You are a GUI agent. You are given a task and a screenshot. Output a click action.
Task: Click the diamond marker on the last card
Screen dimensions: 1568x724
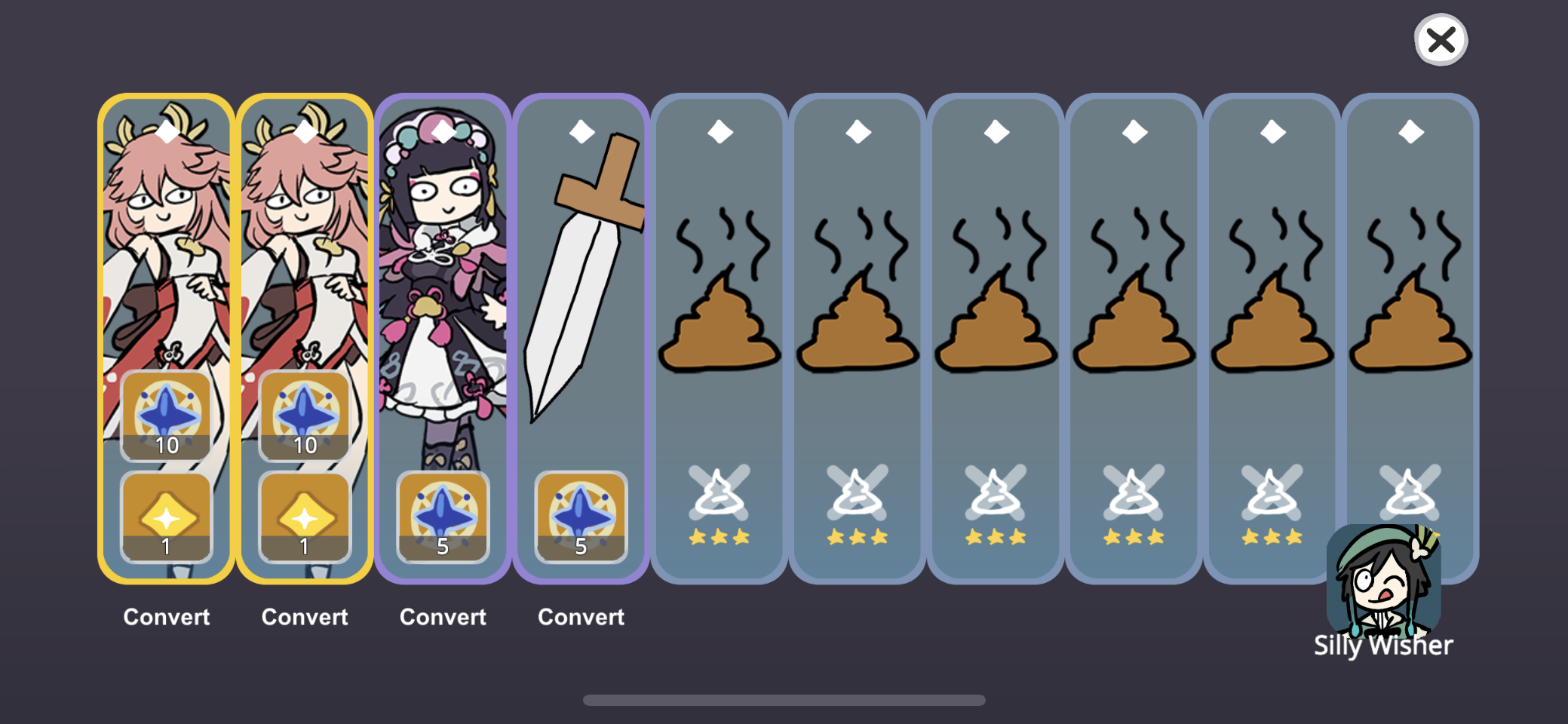coord(1410,132)
